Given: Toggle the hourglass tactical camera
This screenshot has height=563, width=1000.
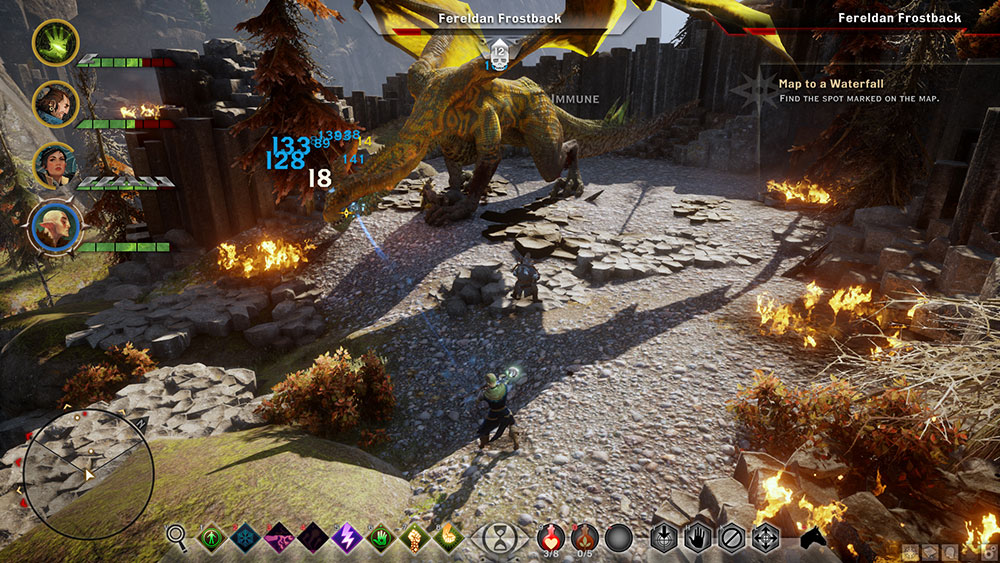Looking at the screenshot, I should [x=497, y=538].
